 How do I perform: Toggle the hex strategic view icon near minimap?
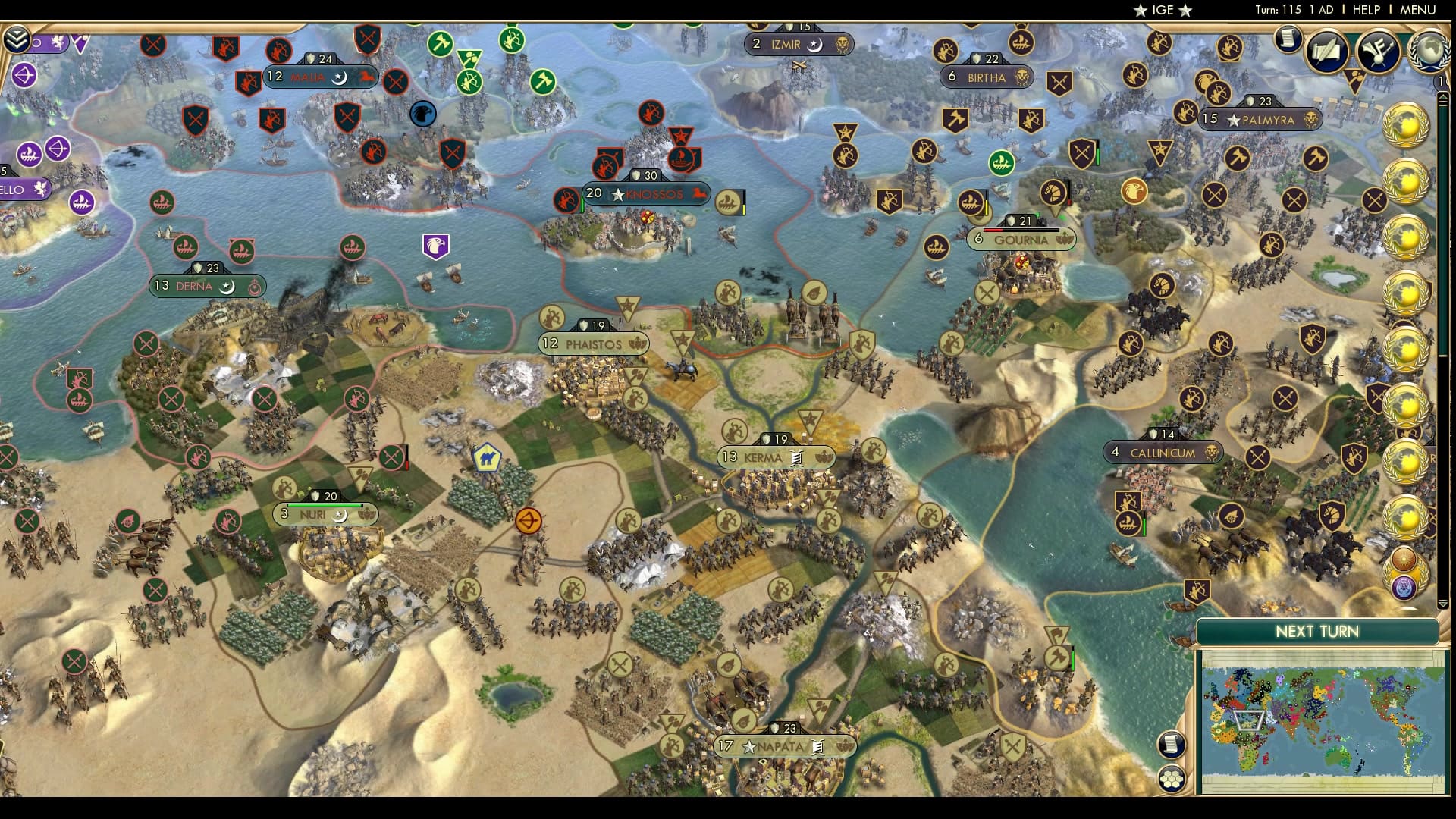[x=1172, y=778]
